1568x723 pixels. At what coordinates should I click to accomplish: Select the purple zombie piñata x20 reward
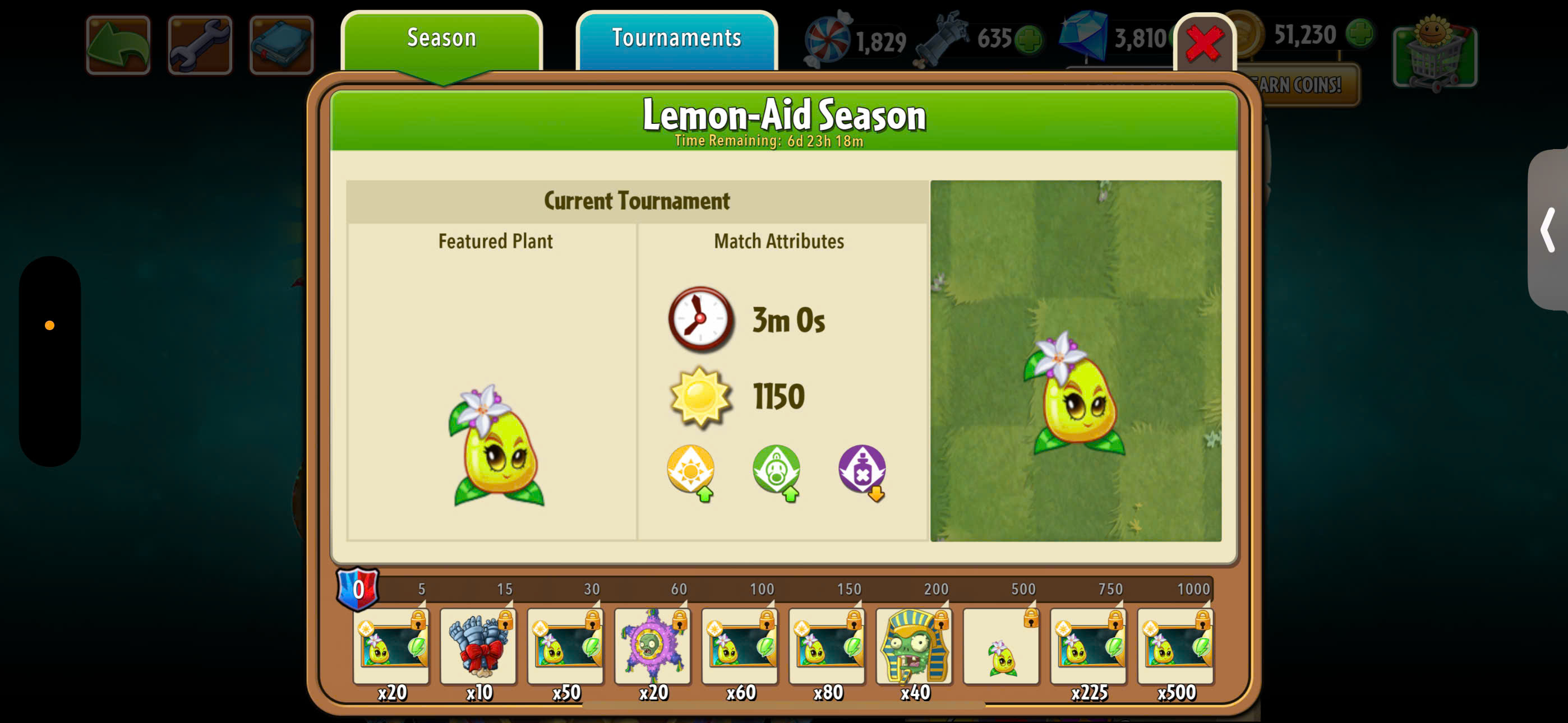(653, 646)
